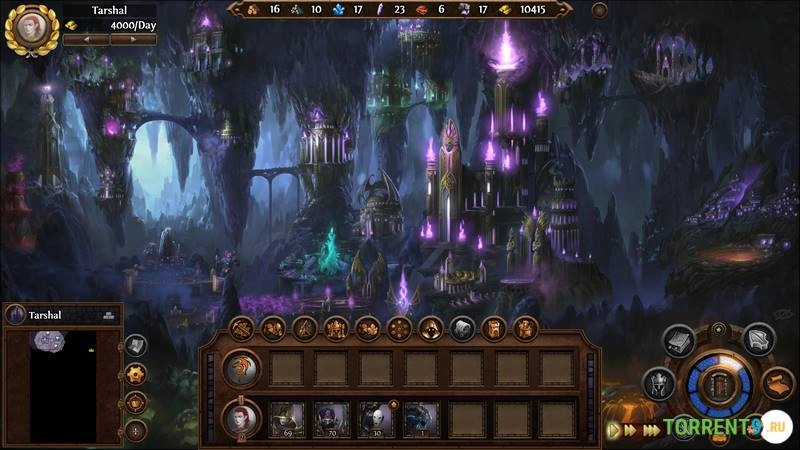Click the previous town arrow under Tarshal
Screen dimensions: 800x450
pos(85,39)
